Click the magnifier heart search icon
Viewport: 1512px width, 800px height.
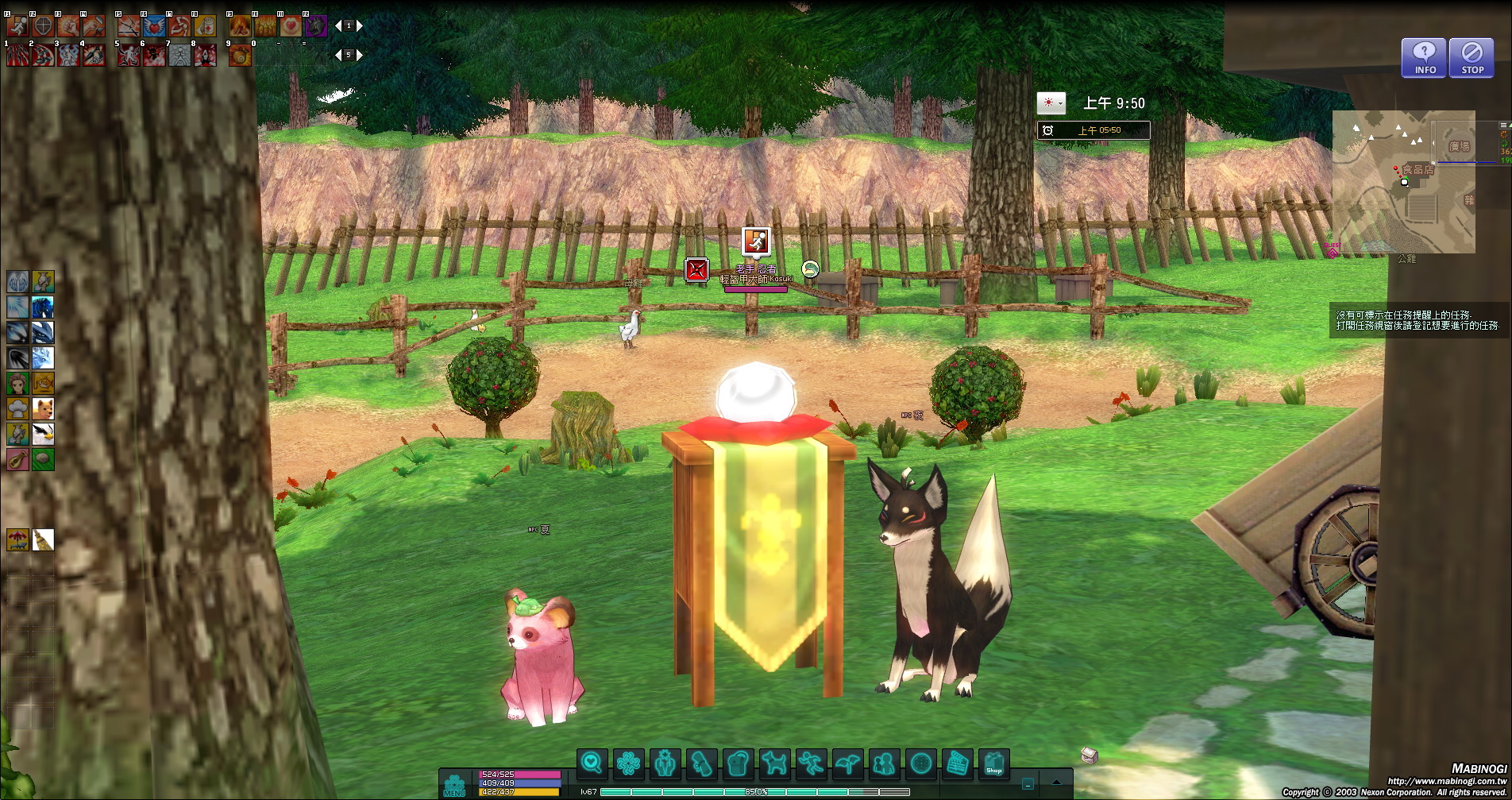[x=592, y=763]
